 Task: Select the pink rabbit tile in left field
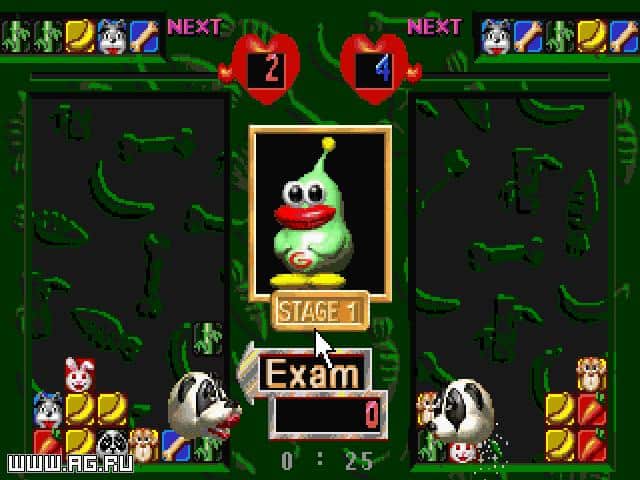pos(79,375)
